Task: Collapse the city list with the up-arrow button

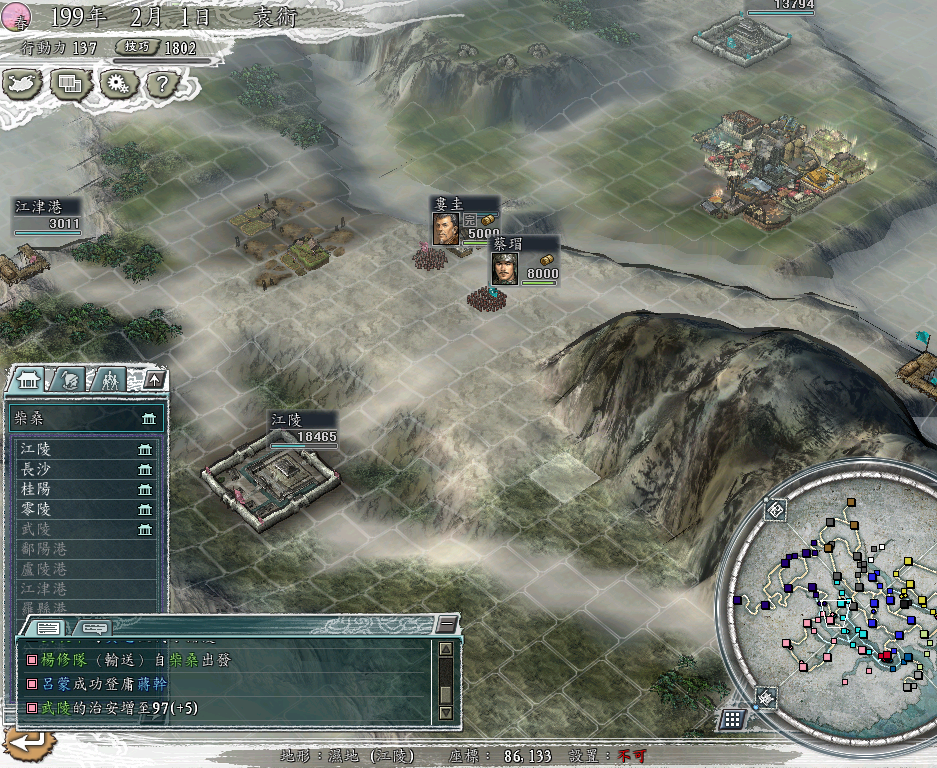Action: click(x=153, y=379)
